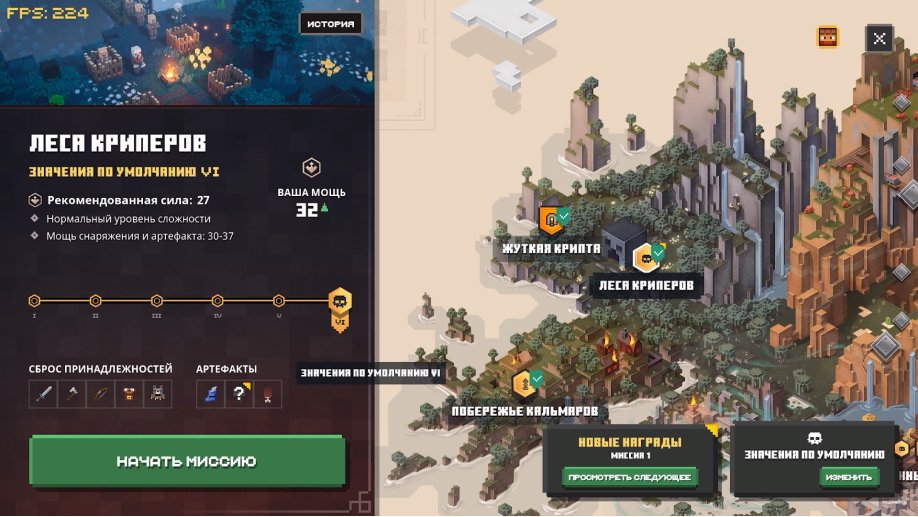Inspect the sword gear drop slot

coord(43,394)
